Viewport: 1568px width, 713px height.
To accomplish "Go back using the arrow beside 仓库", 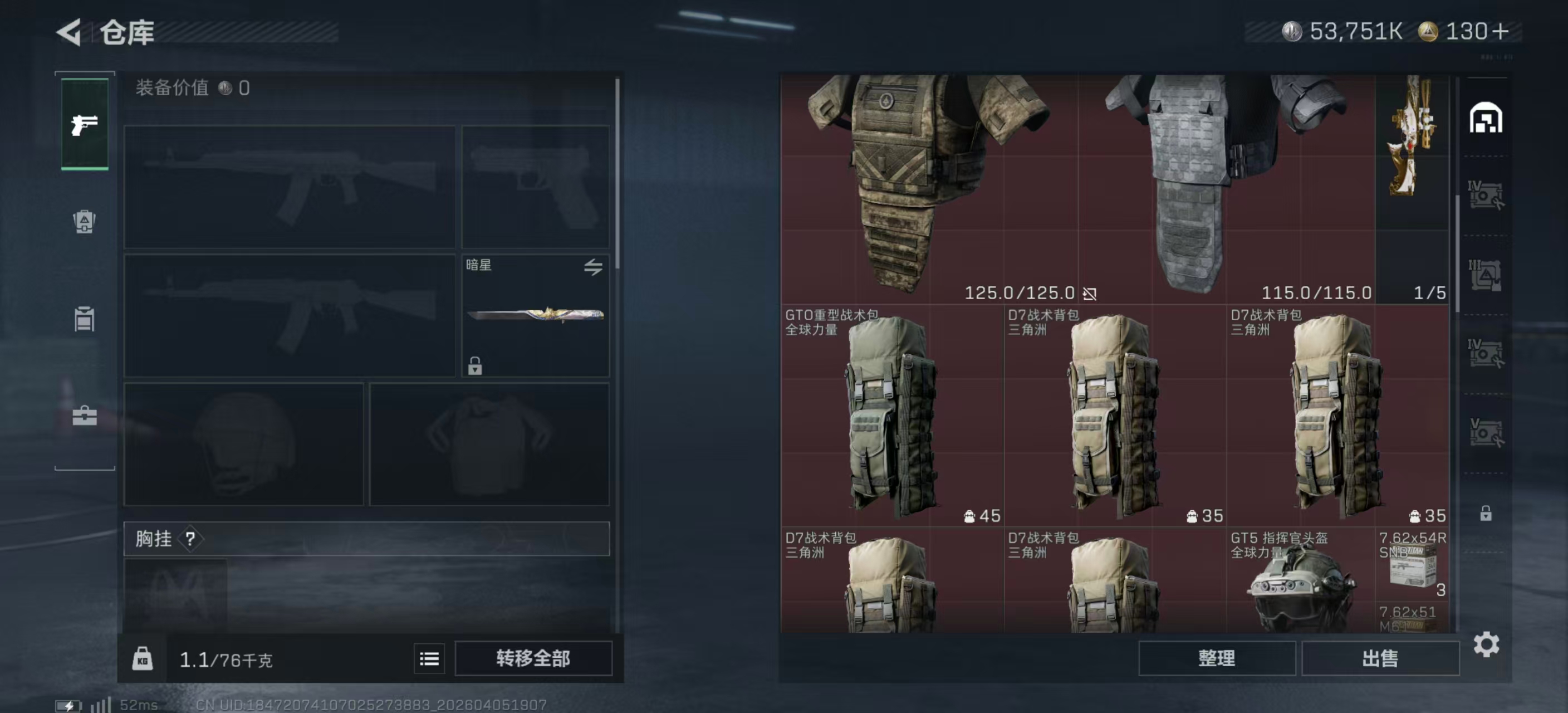I will pyautogui.click(x=69, y=32).
